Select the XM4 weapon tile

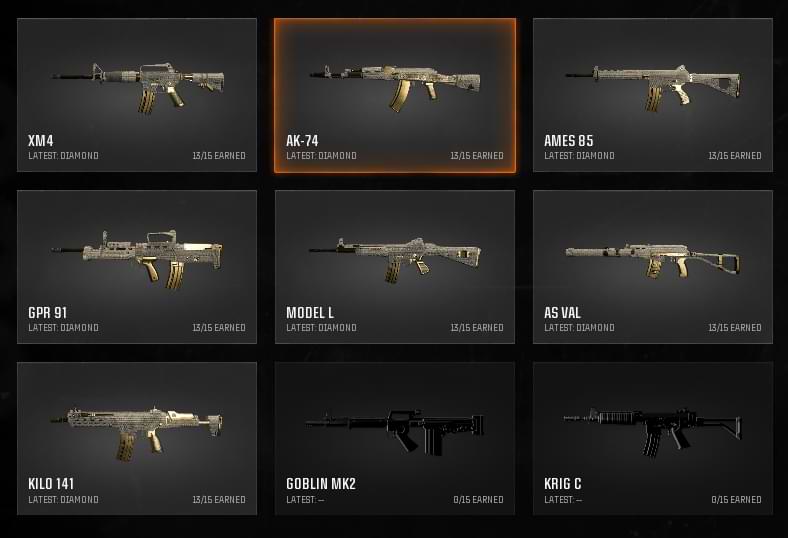click(x=137, y=95)
